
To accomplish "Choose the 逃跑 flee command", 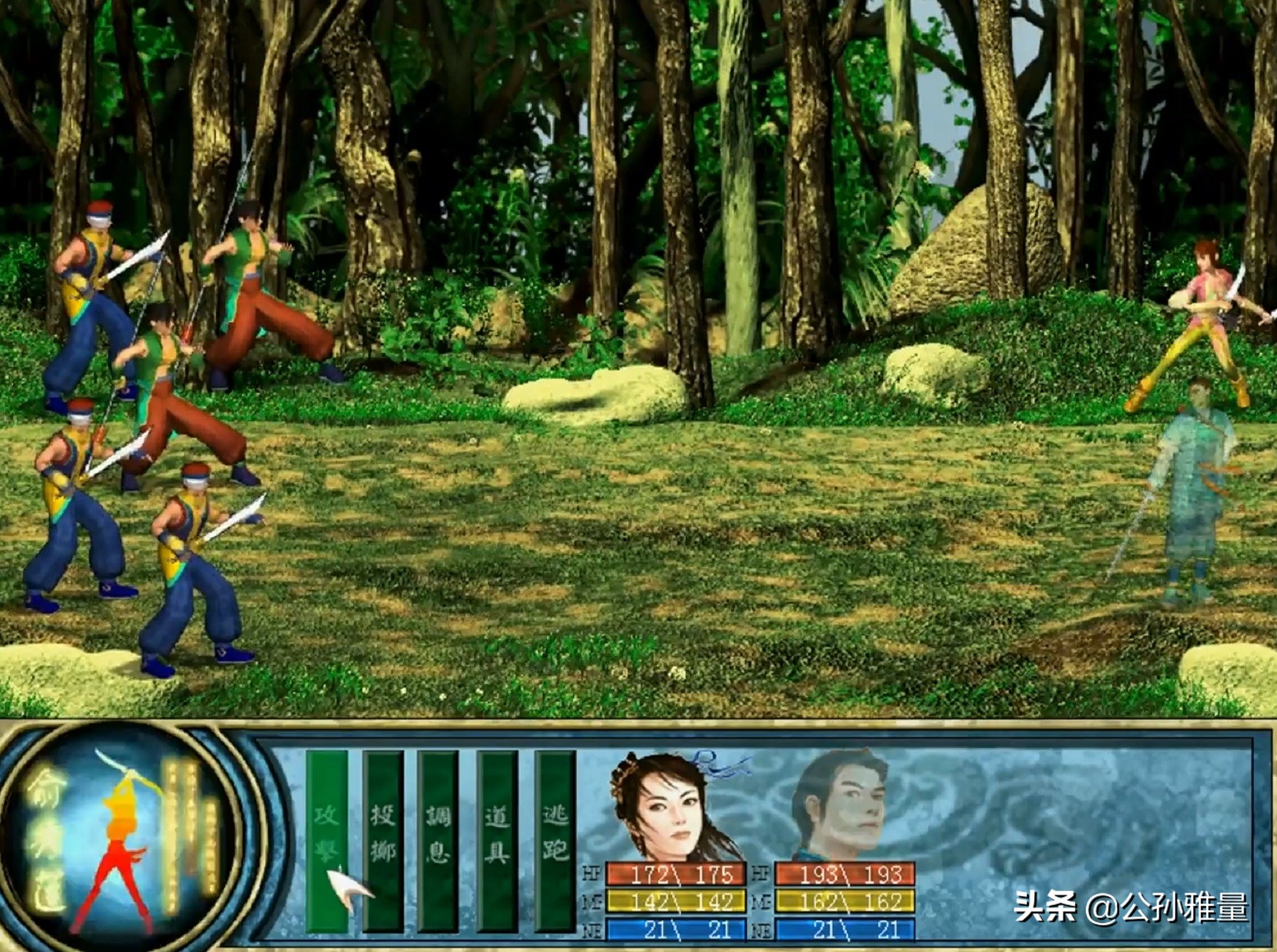I will click(x=555, y=838).
